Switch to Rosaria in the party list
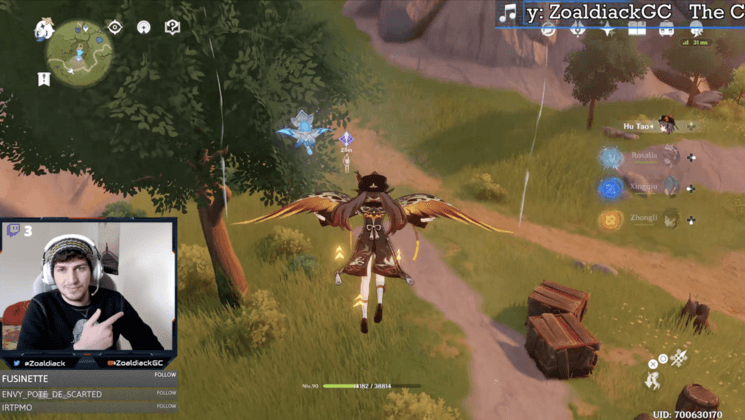This screenshot has height=420, width=745. tap(671, 156)
